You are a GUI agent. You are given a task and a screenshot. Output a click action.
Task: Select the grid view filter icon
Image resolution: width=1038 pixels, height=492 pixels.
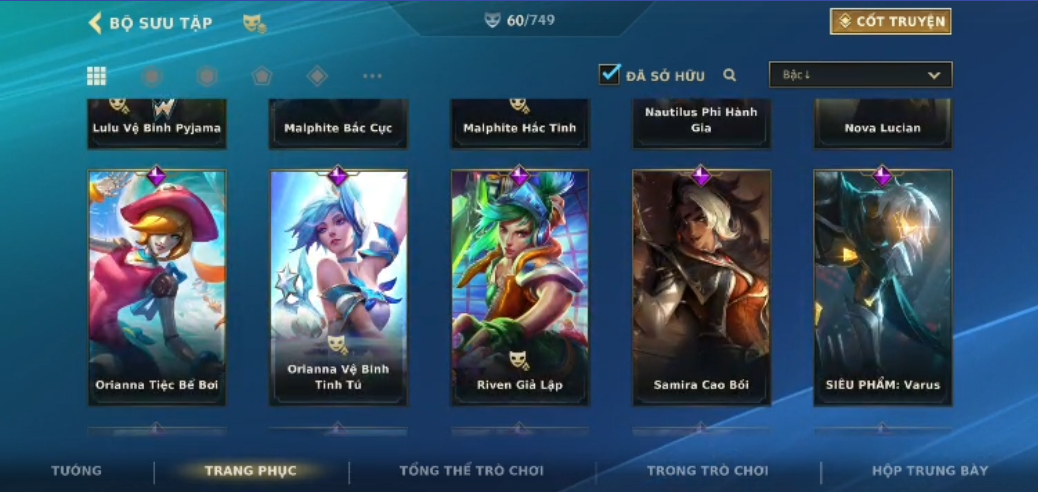pos(97,76)
